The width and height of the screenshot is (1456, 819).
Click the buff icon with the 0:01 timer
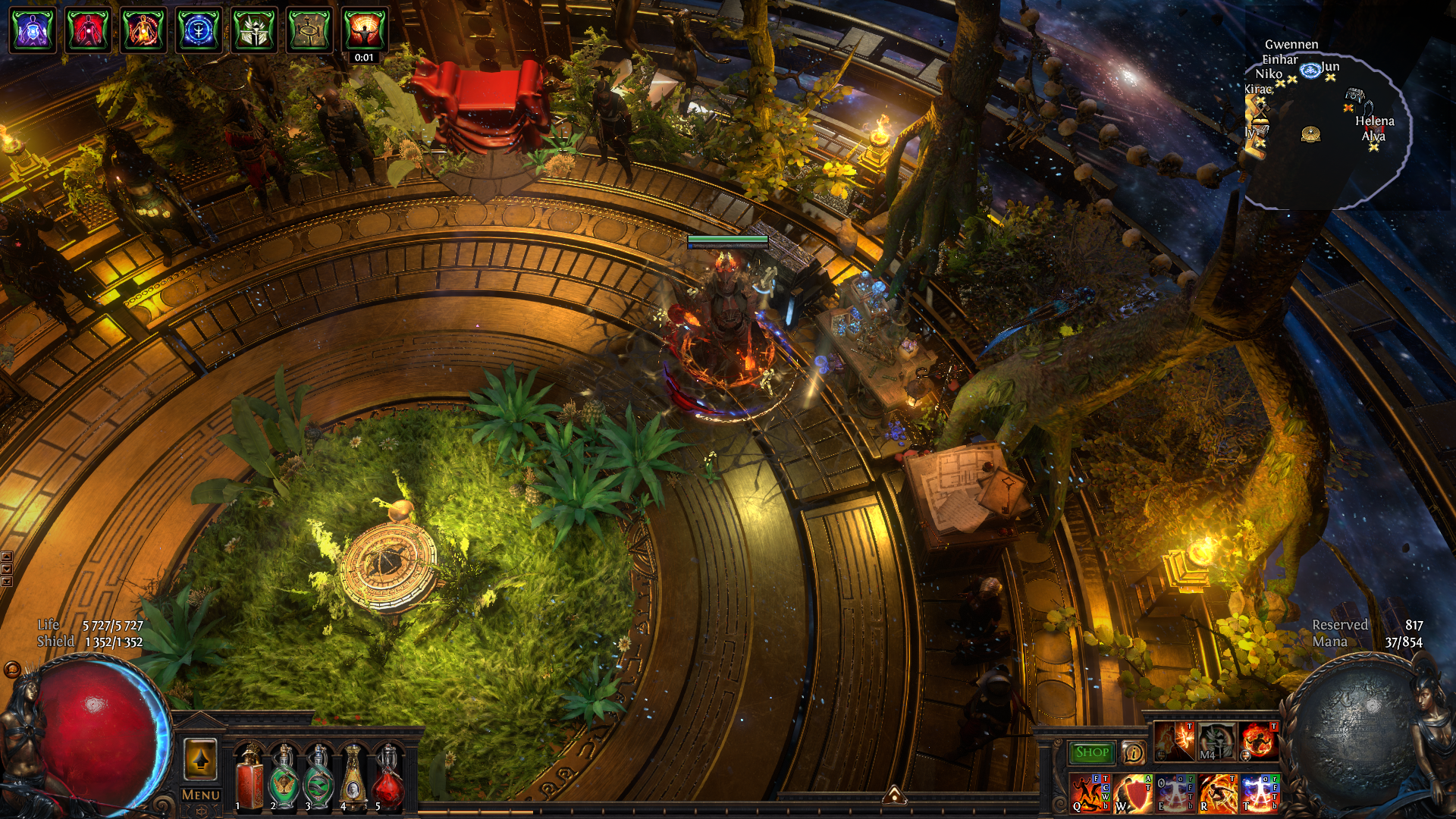tap(365, 30)
